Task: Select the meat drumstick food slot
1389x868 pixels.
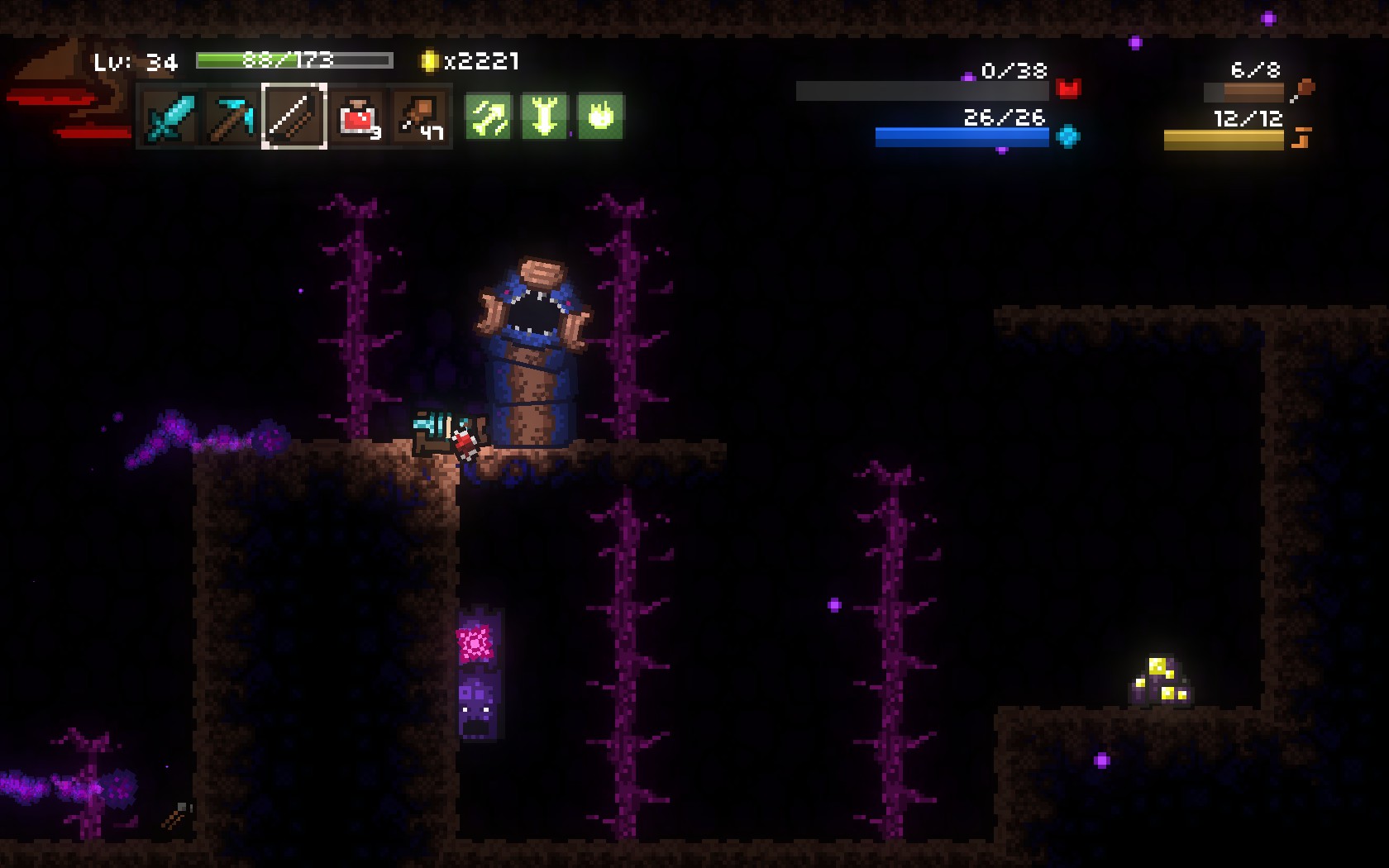Action: 420,117
